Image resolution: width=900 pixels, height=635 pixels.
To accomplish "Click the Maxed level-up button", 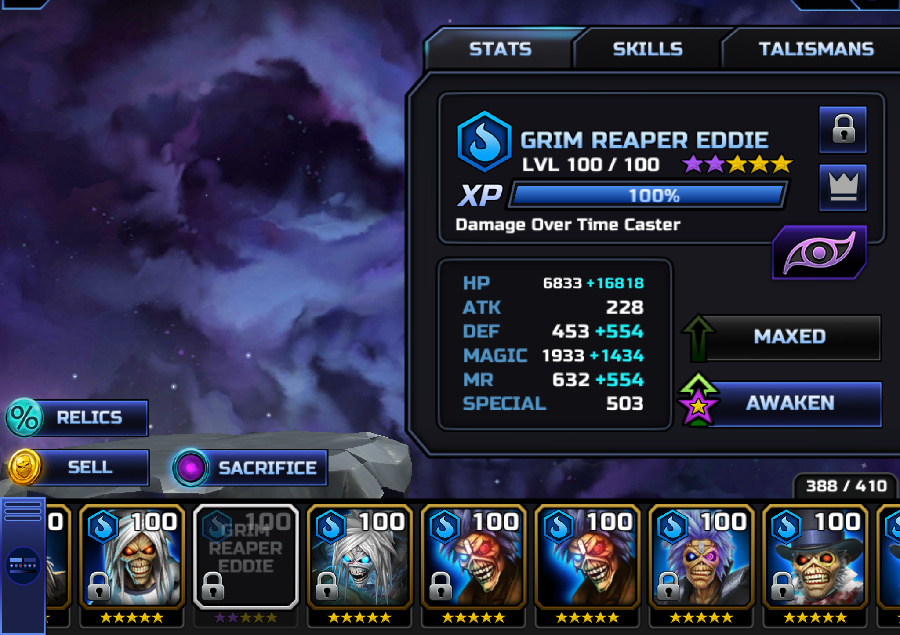I will (789, 337).
